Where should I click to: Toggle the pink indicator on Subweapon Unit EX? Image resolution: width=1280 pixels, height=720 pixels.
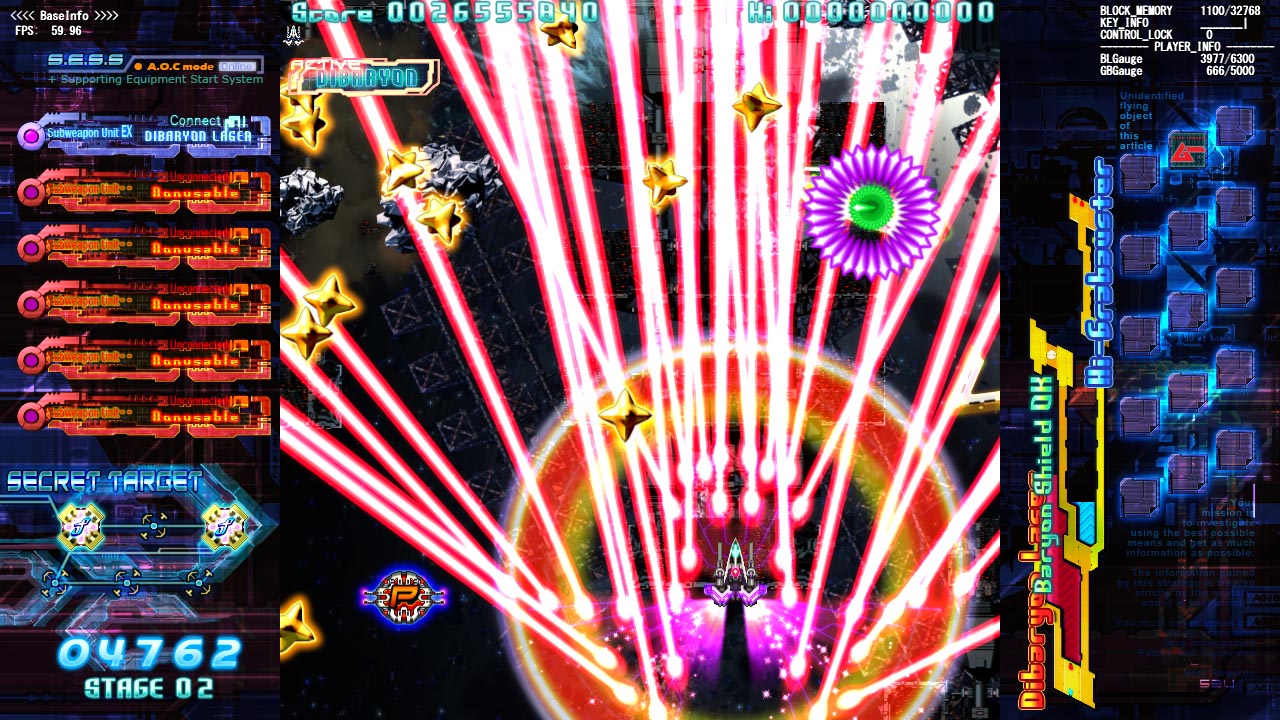pos(32,135)
